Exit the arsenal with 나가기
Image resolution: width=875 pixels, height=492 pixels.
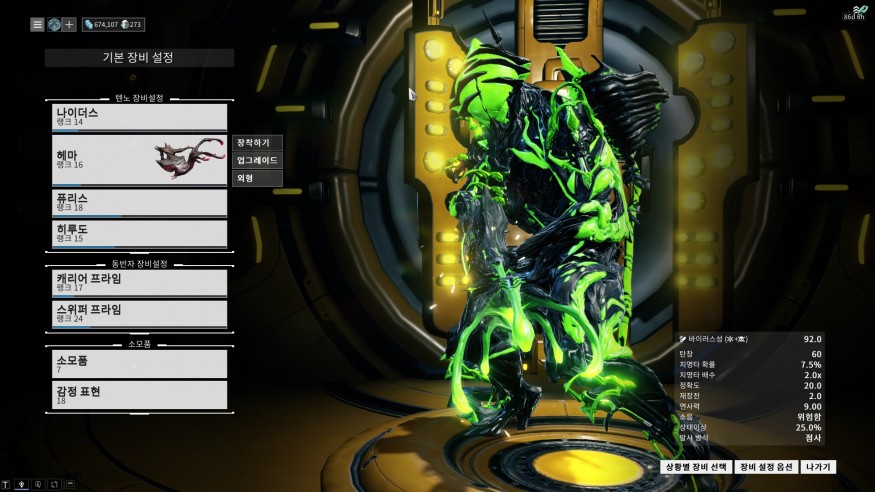coord(819,467)
